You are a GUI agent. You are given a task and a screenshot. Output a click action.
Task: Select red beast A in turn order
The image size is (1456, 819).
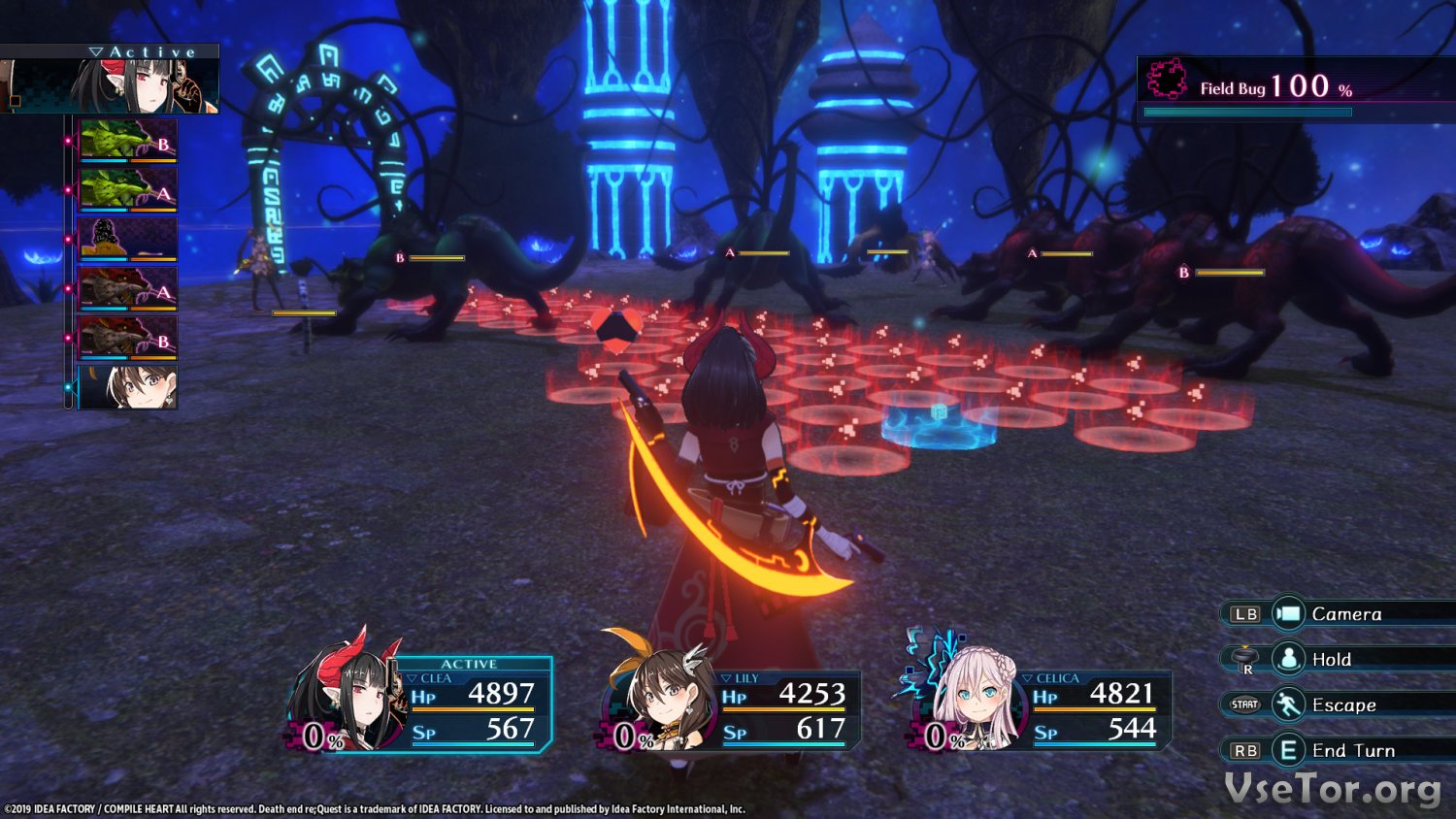click(x=127, y=288)
